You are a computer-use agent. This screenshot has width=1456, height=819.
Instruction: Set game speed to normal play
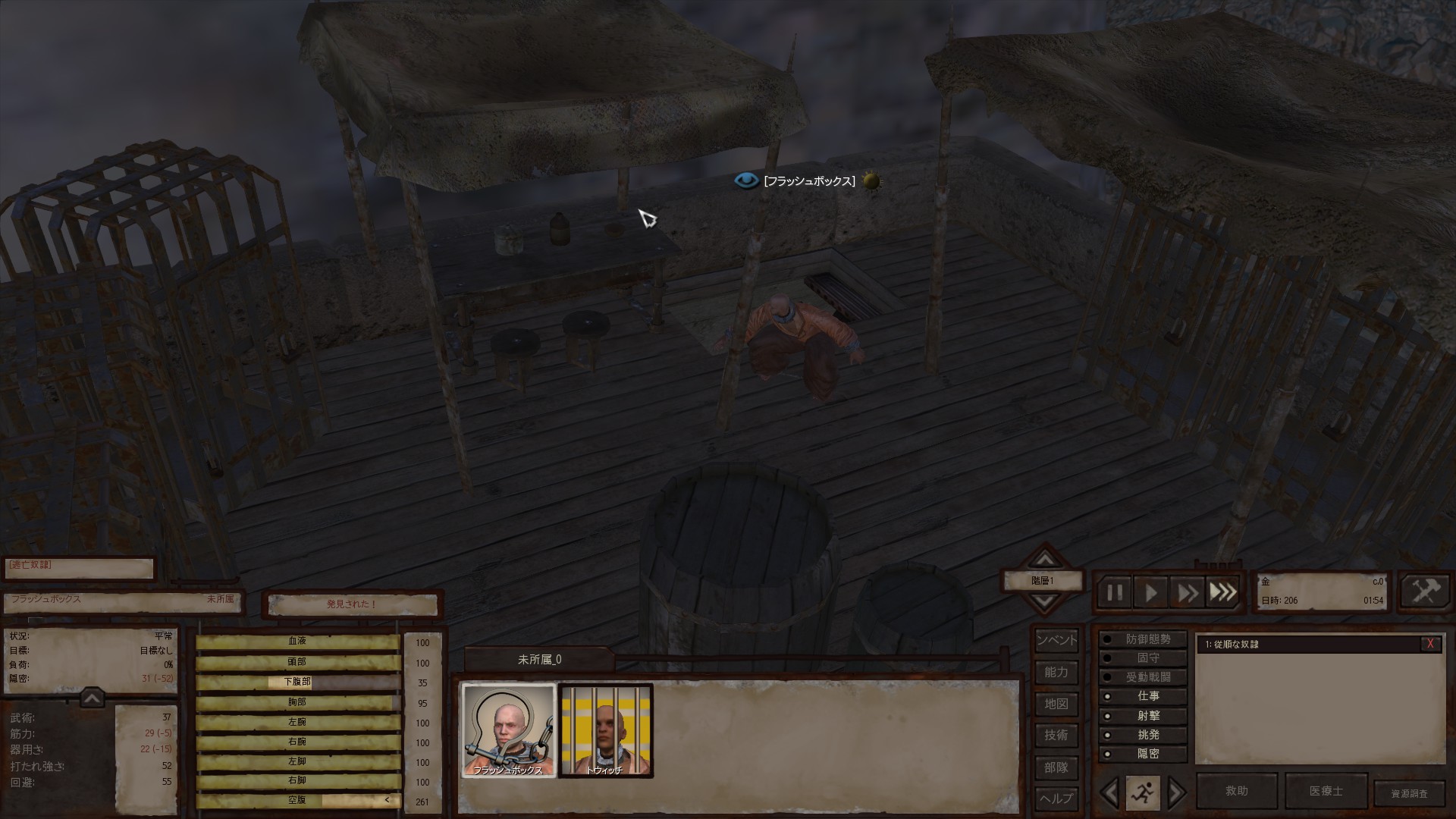tap(1150, 592)
